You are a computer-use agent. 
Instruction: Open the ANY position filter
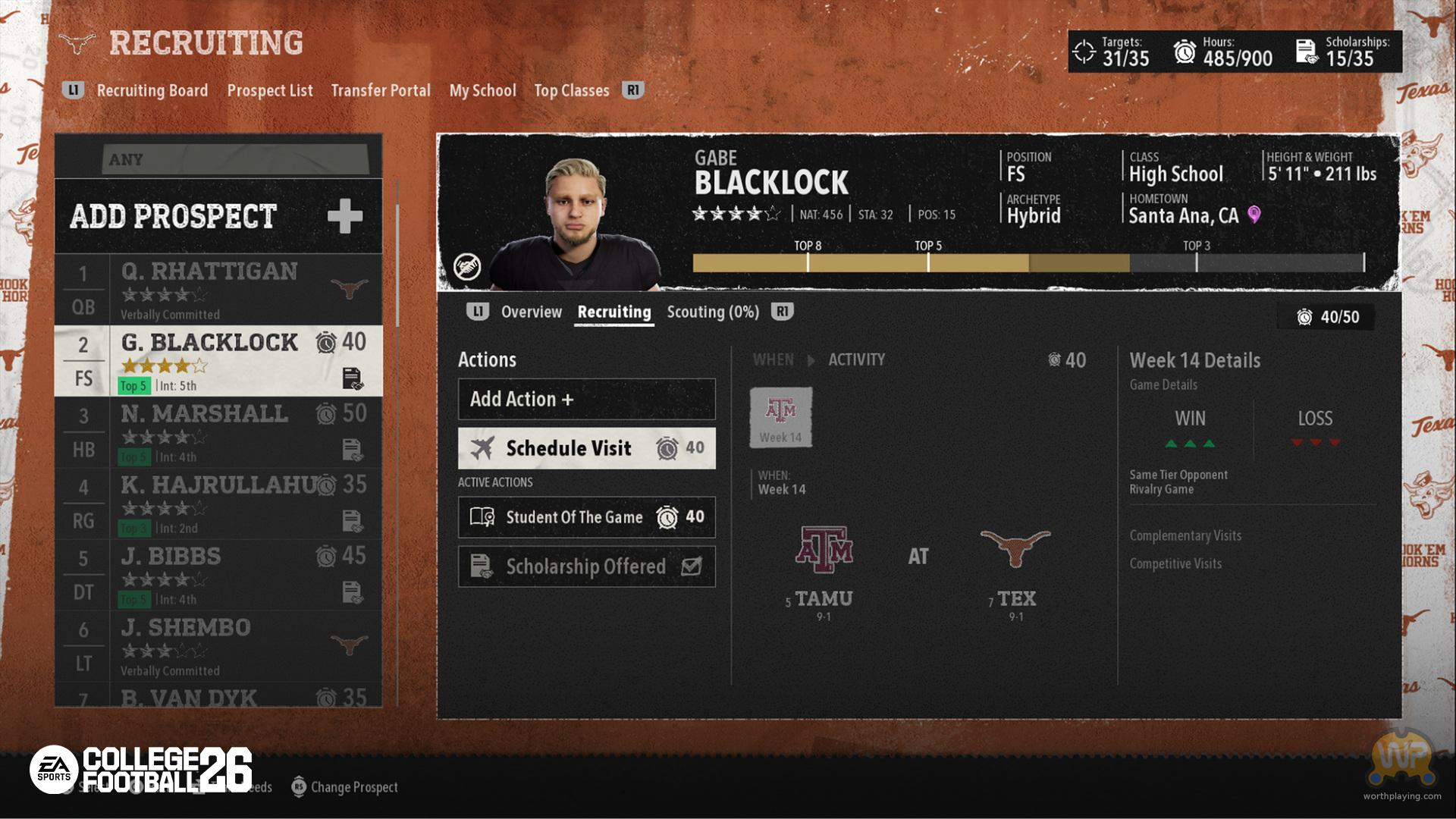[235, 159]
